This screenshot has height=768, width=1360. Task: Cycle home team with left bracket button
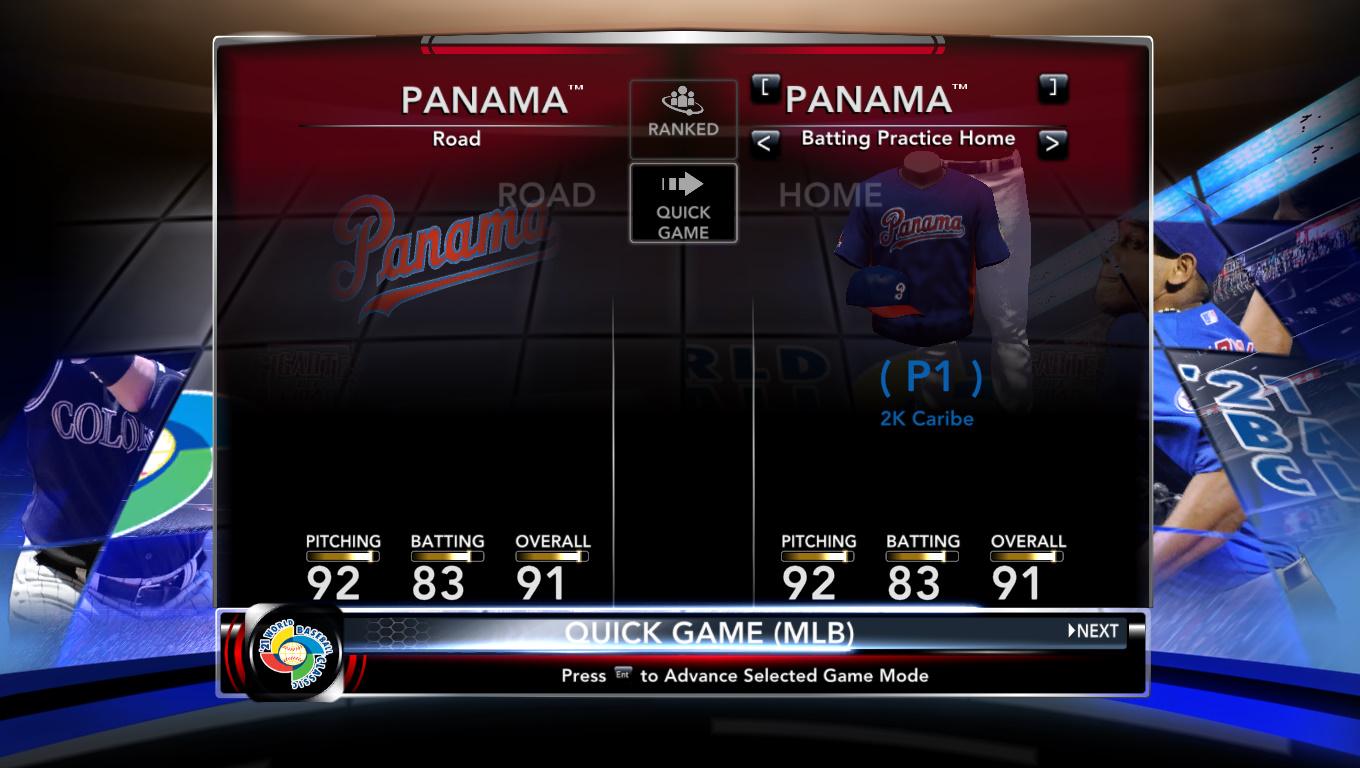coord(765,88)
